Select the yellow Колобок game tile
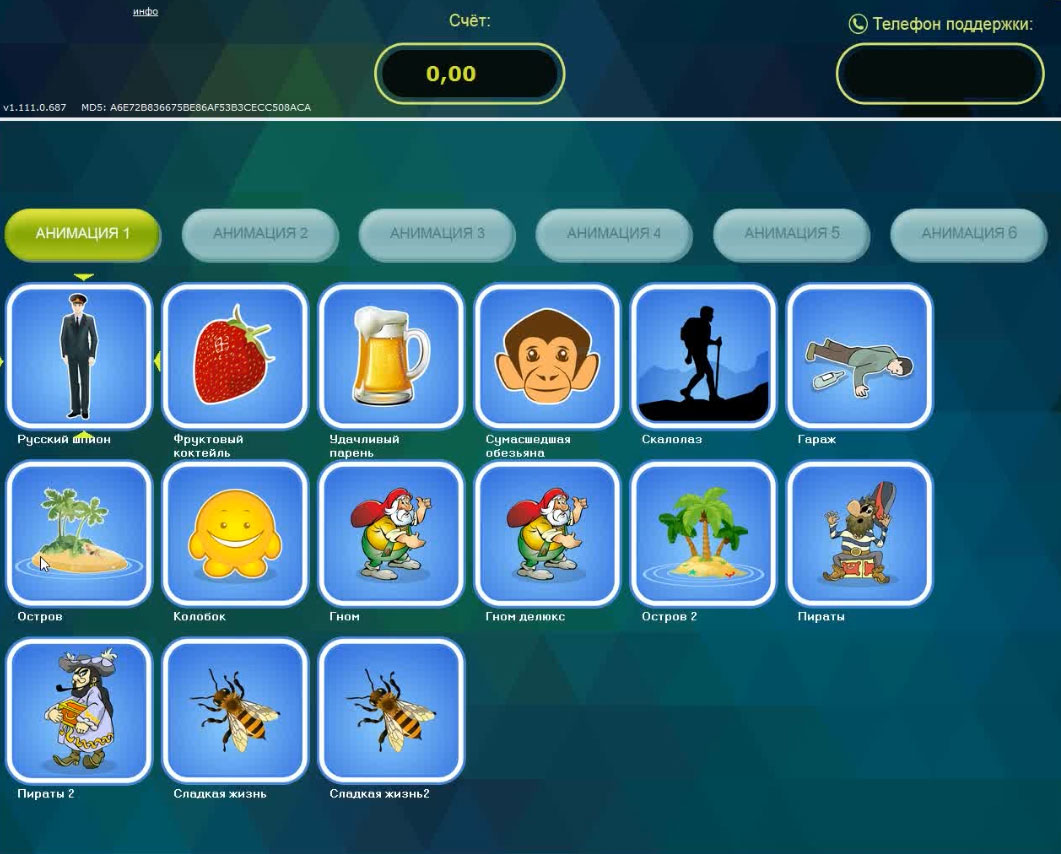Viewport: 1061px width, 854px height. [x=235, y=533]
